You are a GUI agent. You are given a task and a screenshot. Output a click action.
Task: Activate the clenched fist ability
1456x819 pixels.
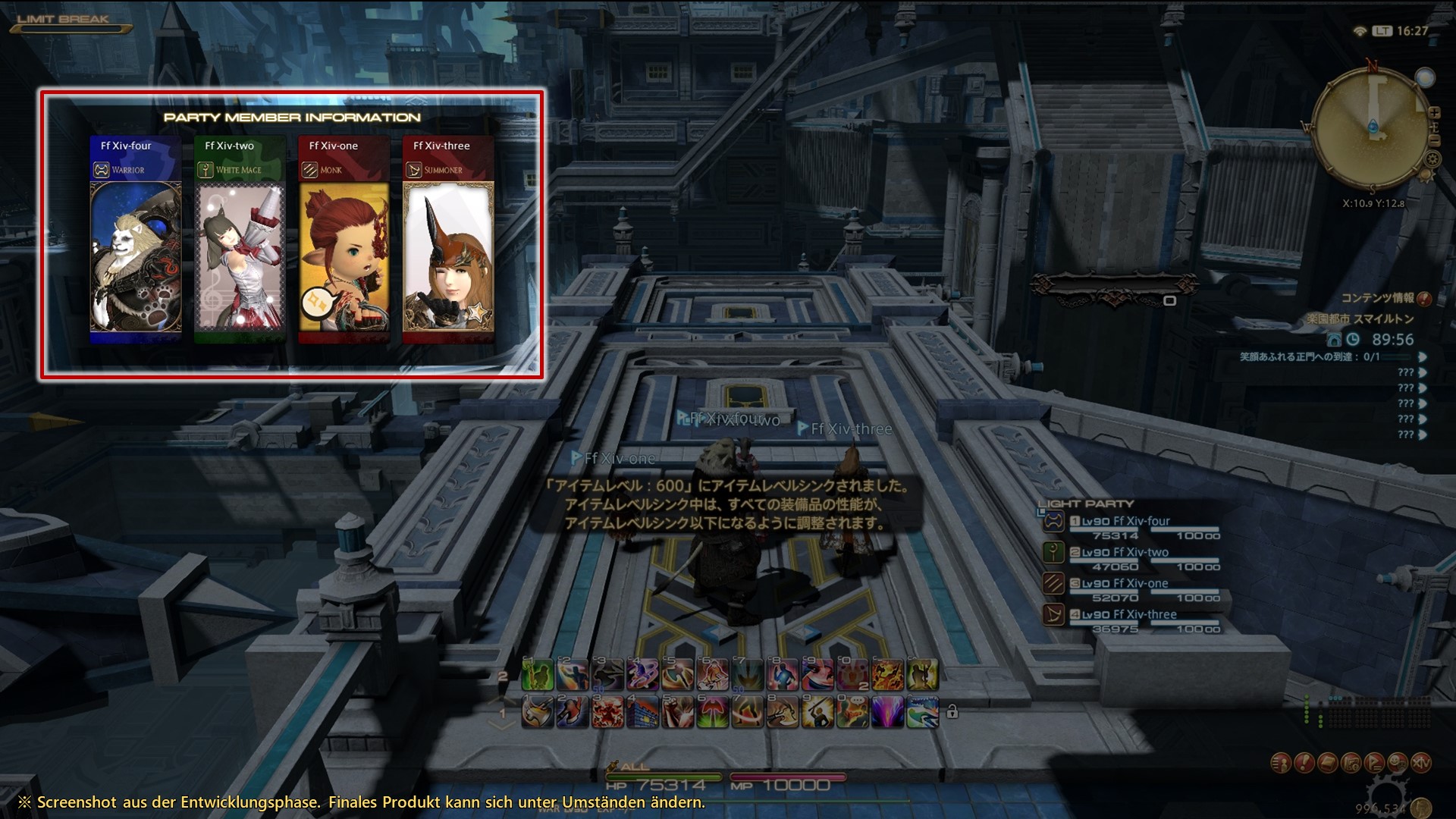pos(676,713)
